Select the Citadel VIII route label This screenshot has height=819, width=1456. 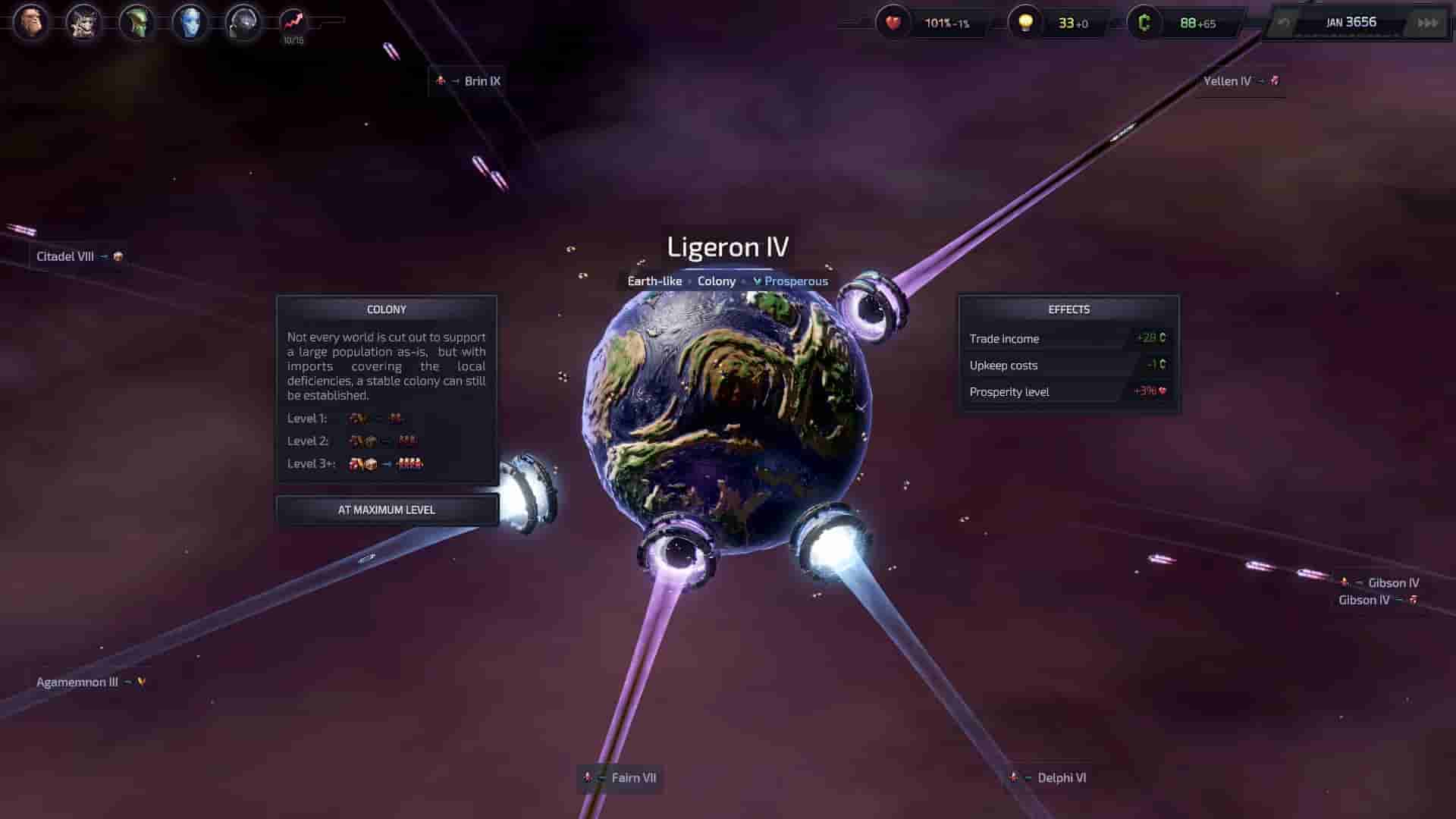pos(65,256)
